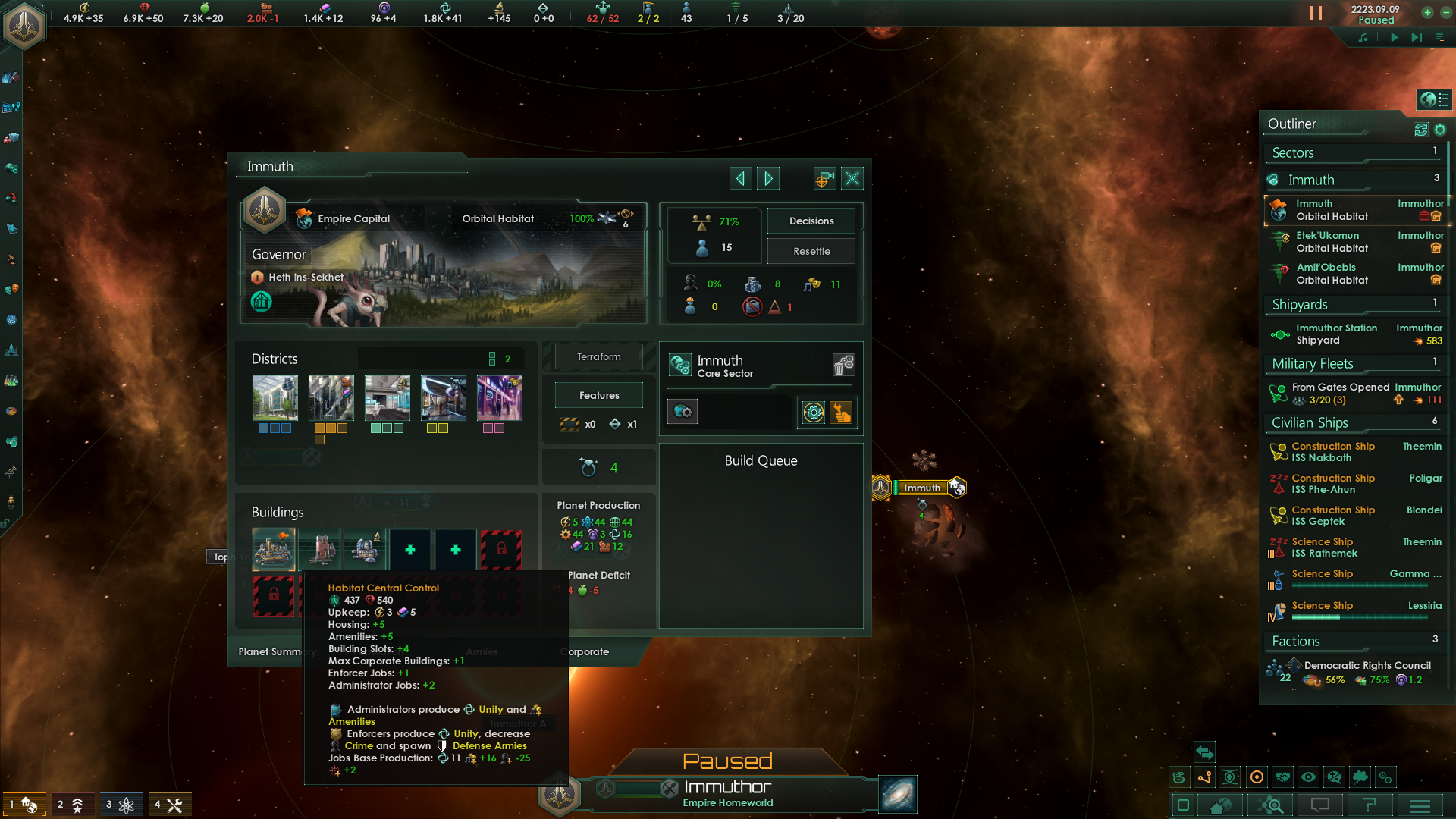Screen dimensions: 1456x819
Task: Unpause with the play speed button
Action: pos(1394,37)
